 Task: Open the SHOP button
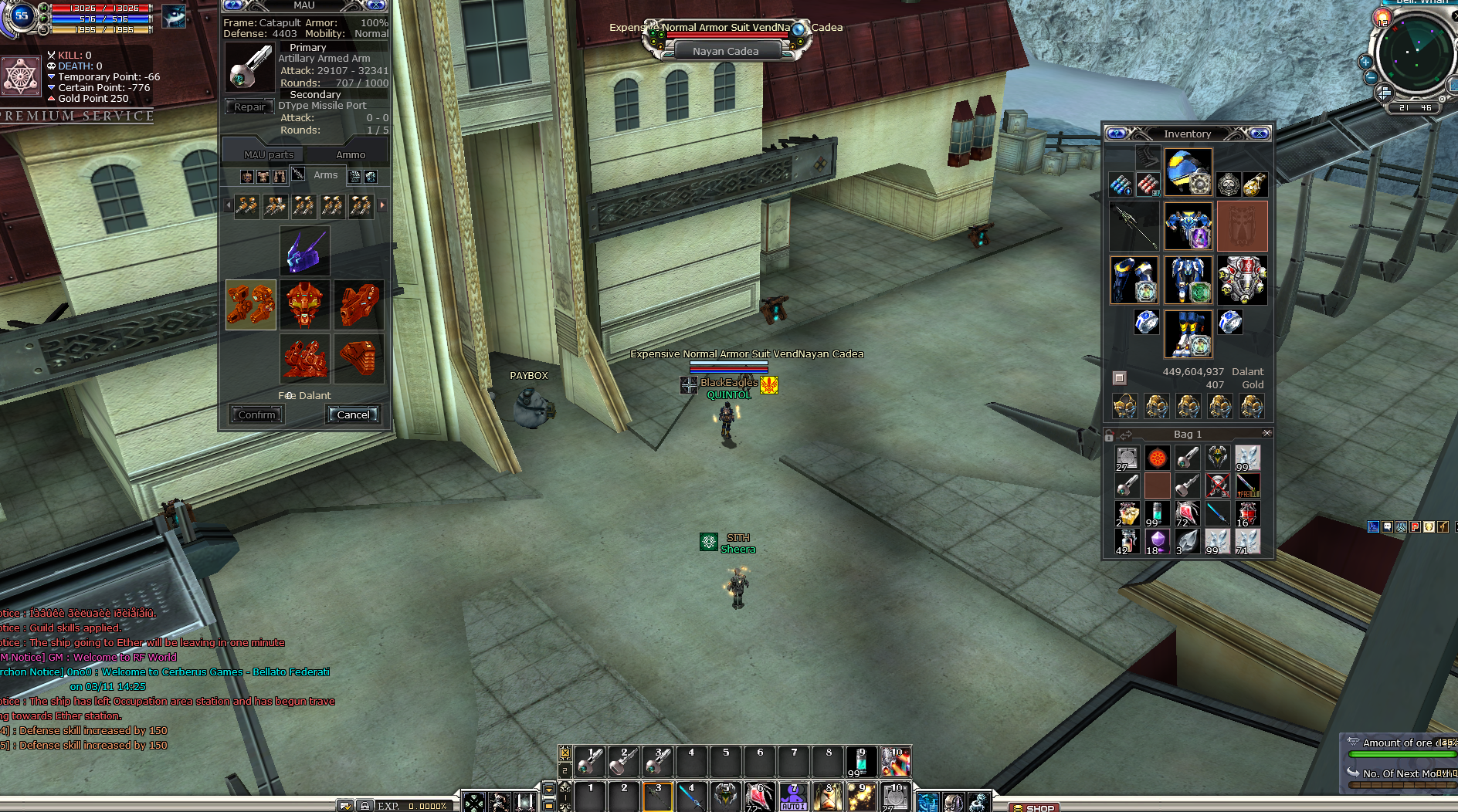click(1034, 807)
